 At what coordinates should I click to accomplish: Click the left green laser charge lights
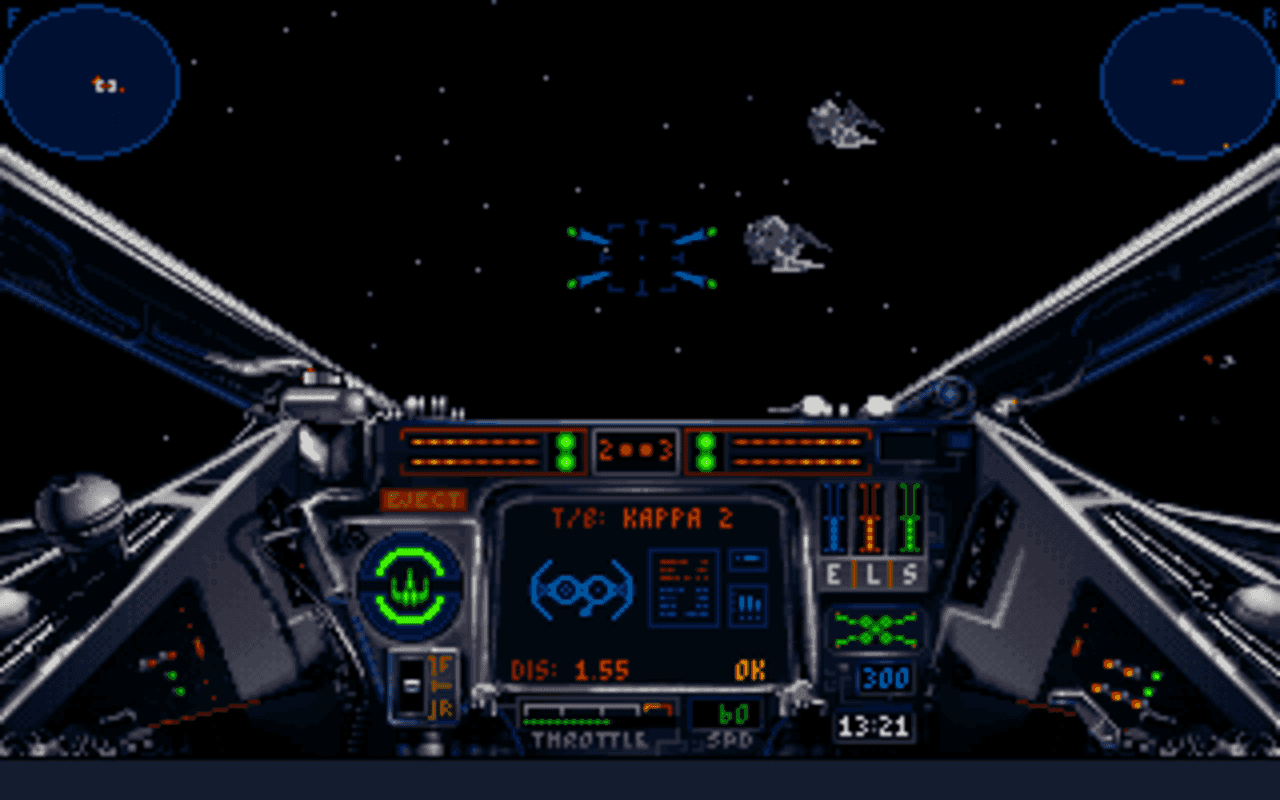pyautogui.click(x=564, y=450)
